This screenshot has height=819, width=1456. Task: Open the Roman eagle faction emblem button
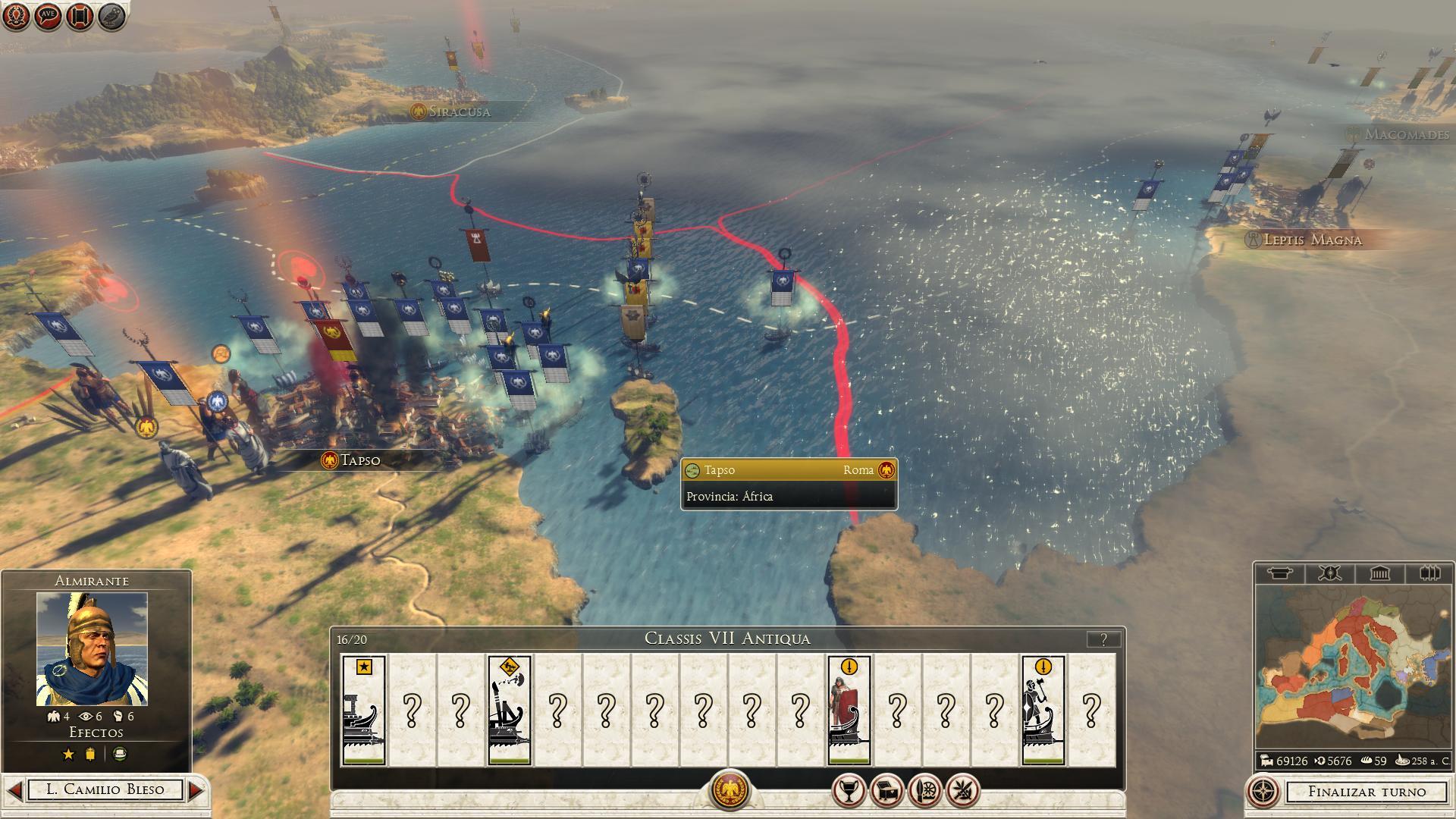(729, 790)
